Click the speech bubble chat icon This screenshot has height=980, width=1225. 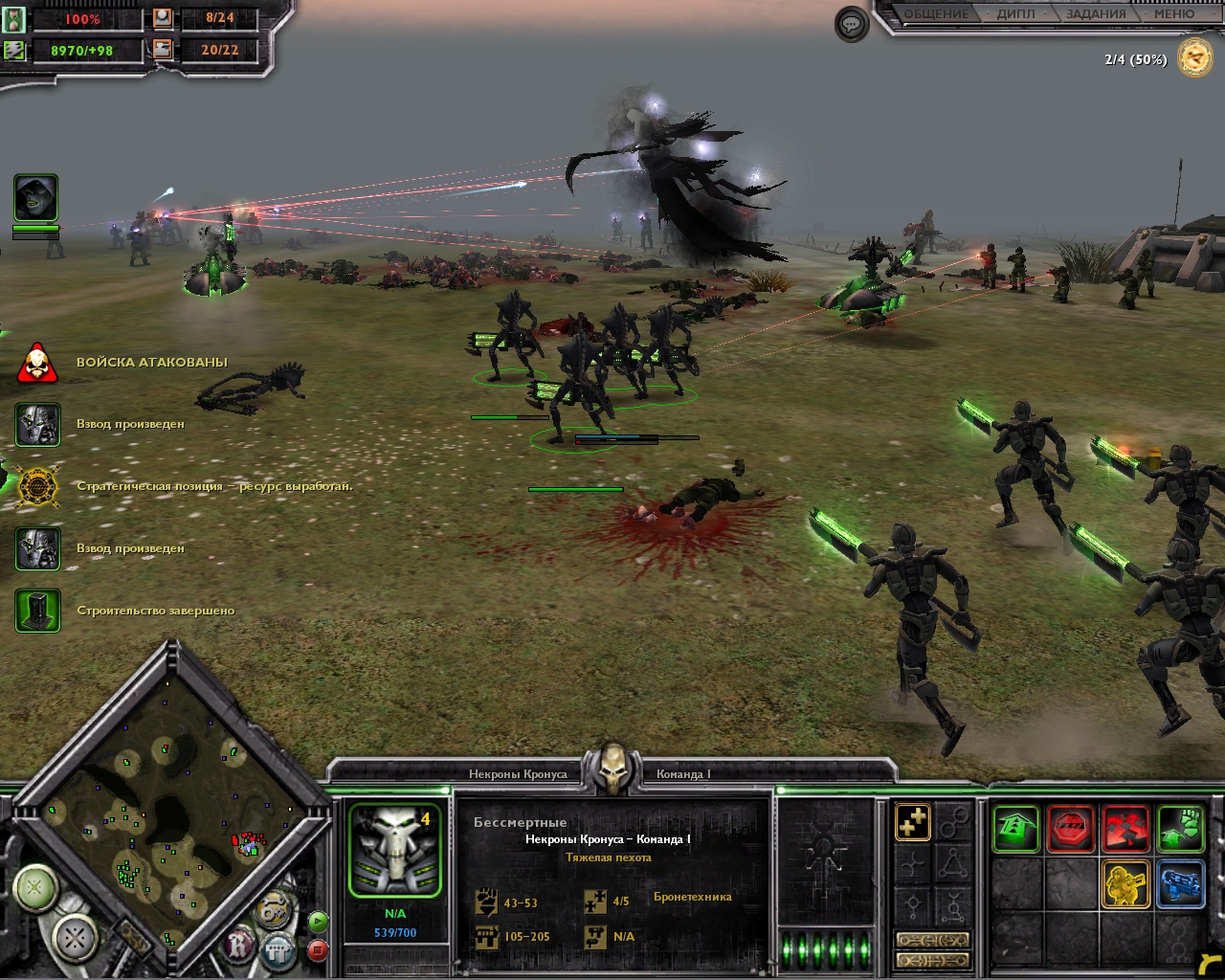point(851,24)
